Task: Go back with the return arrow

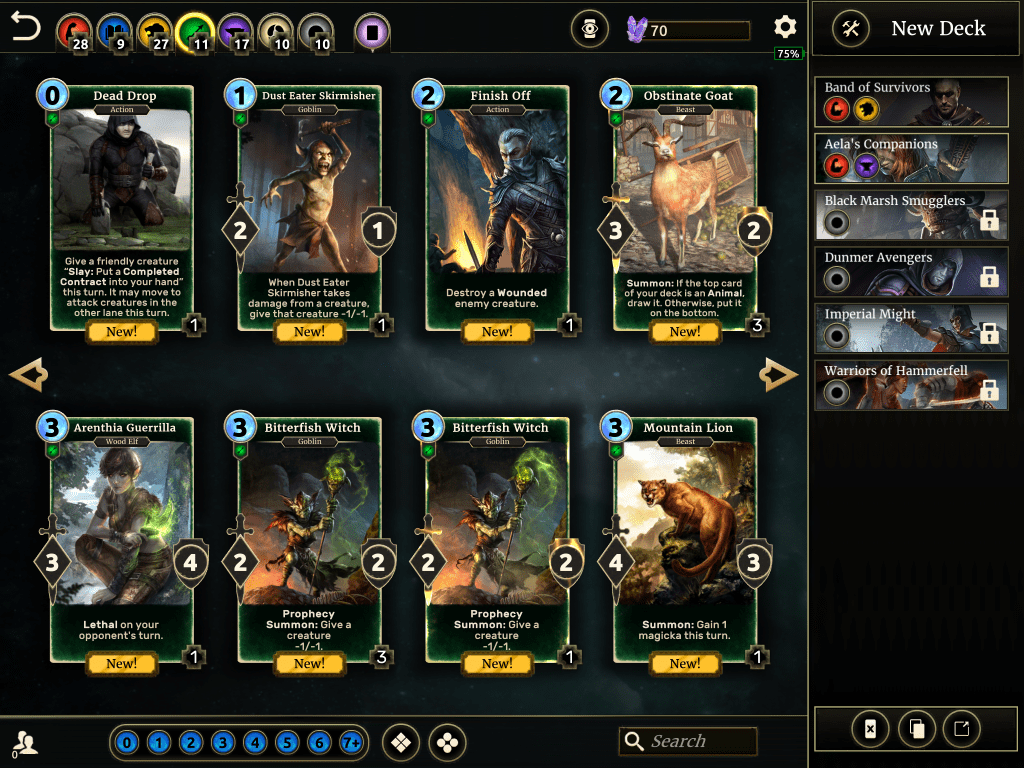Action: 27,28
